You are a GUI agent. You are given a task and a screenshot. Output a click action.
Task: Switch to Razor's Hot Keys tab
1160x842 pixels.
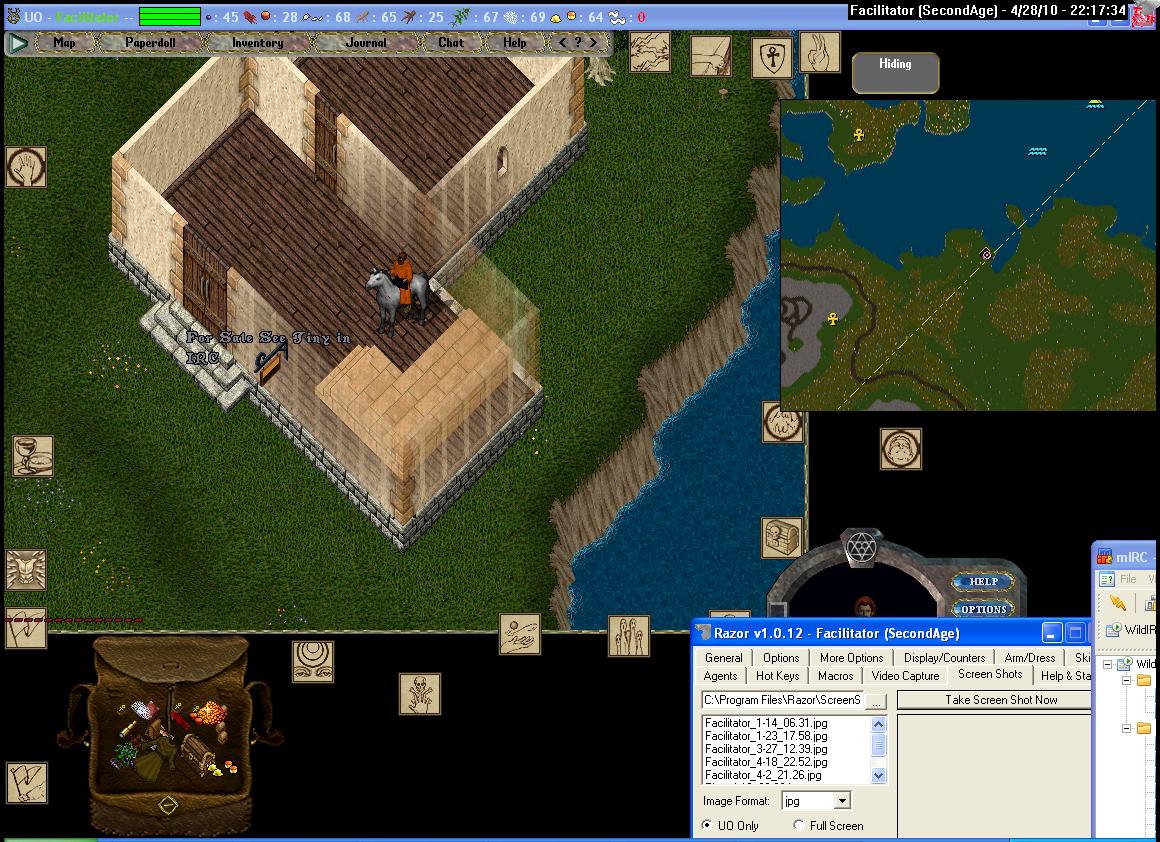[777, 676]
